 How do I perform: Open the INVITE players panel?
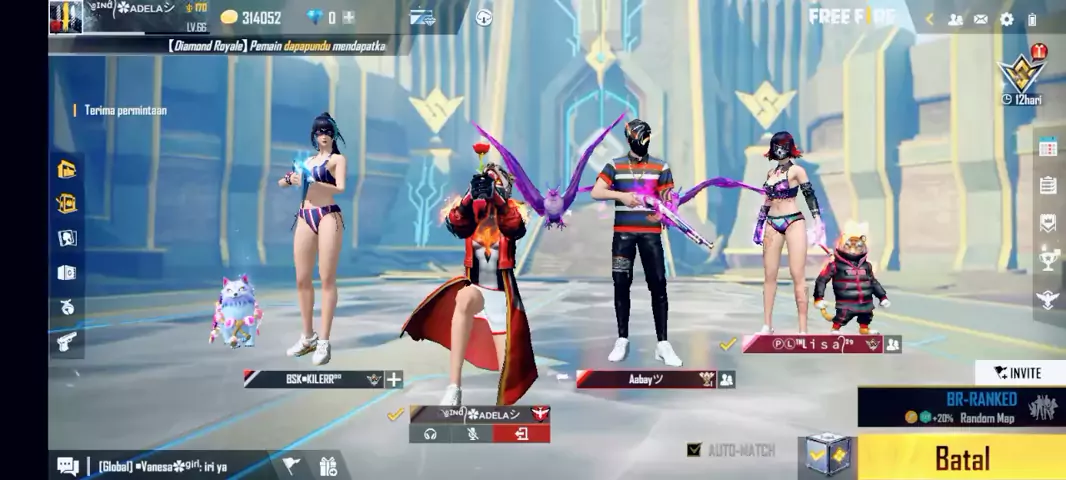click(1018, 373)
